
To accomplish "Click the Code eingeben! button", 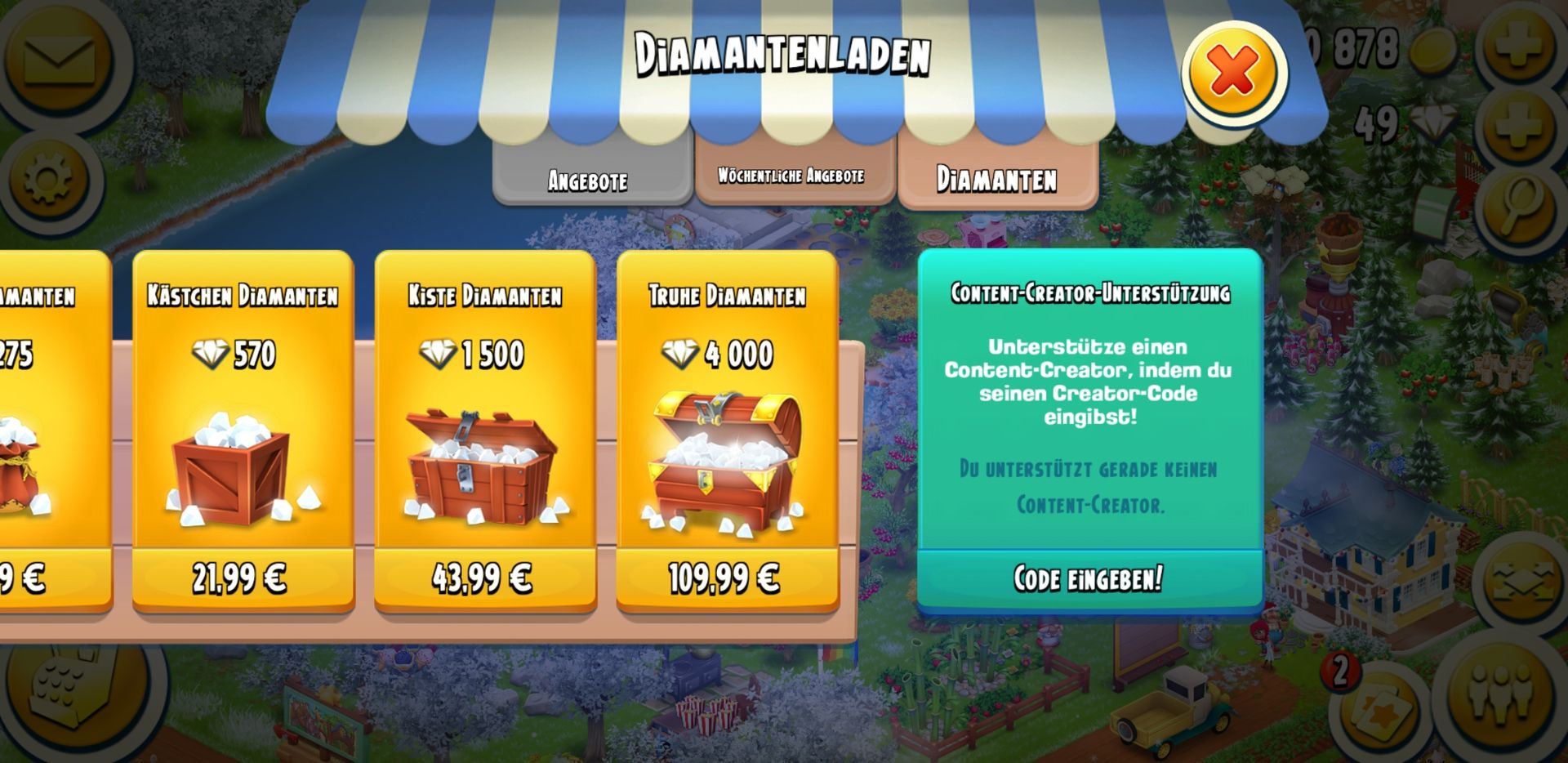I will click(1089, 578).
